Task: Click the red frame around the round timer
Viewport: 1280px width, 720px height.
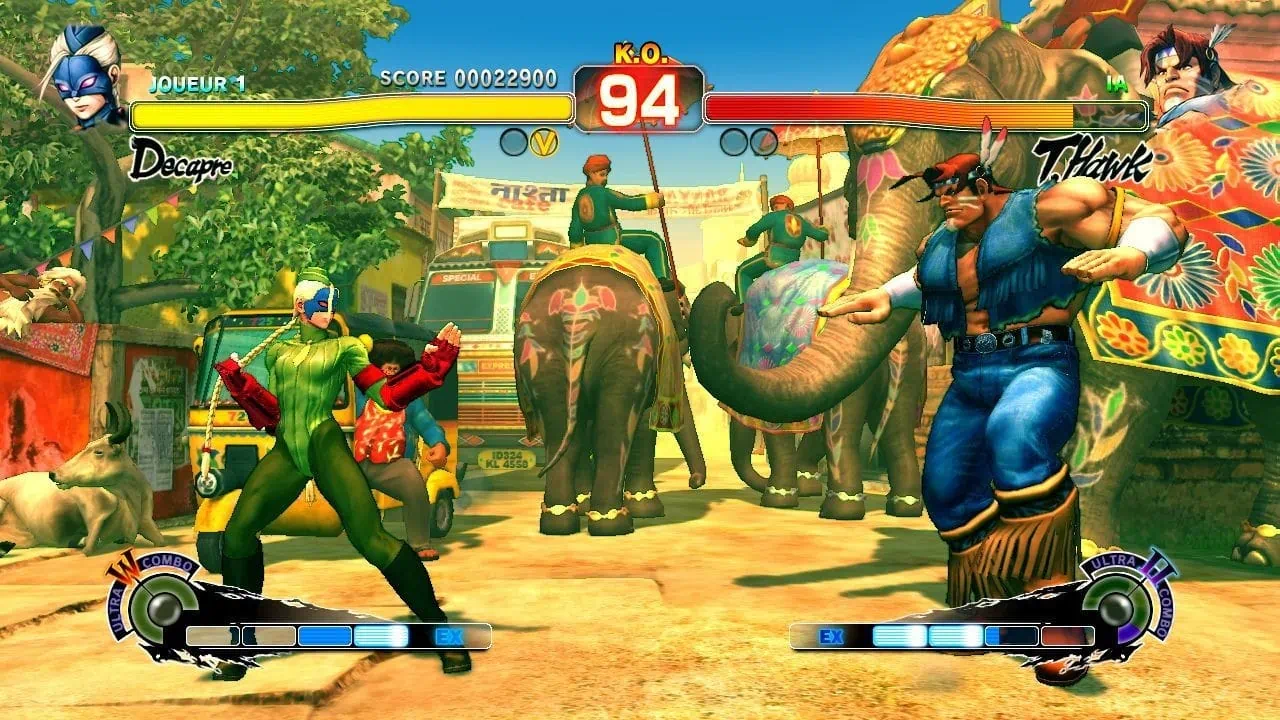Action: coord(639,96)
